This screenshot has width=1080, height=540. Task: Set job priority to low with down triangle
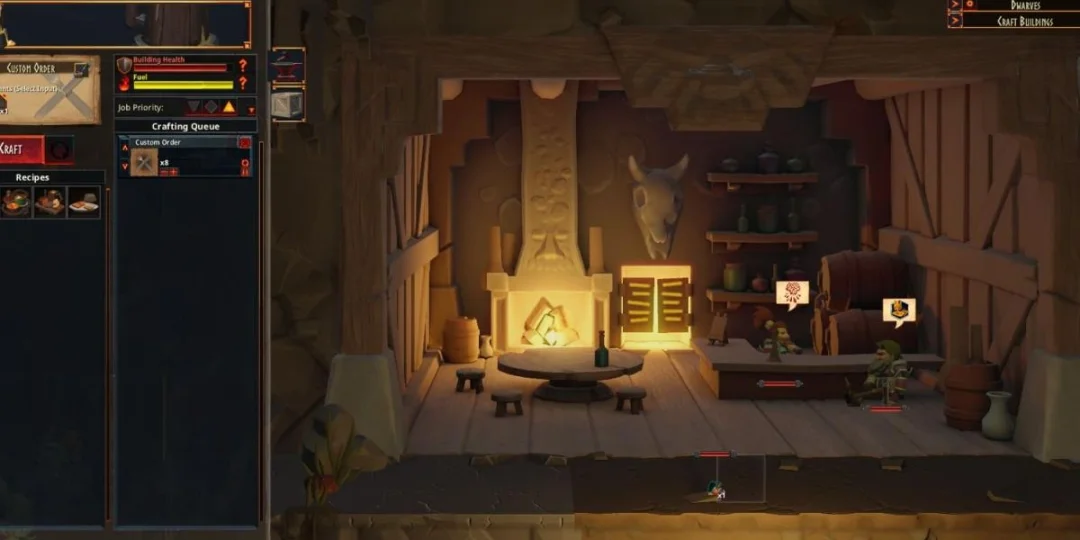(x=194, y=107)
